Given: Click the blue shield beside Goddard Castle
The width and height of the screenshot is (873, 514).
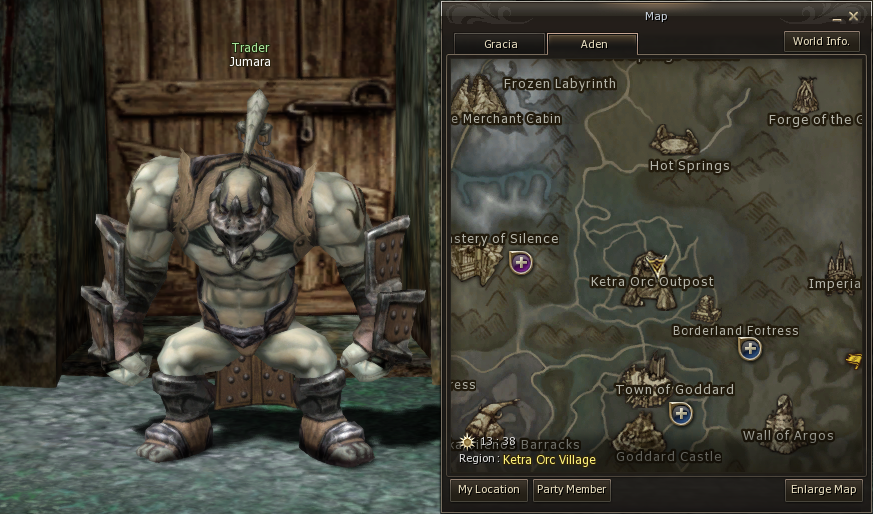Looking at the screenshot, I should (x=681, y=413).
